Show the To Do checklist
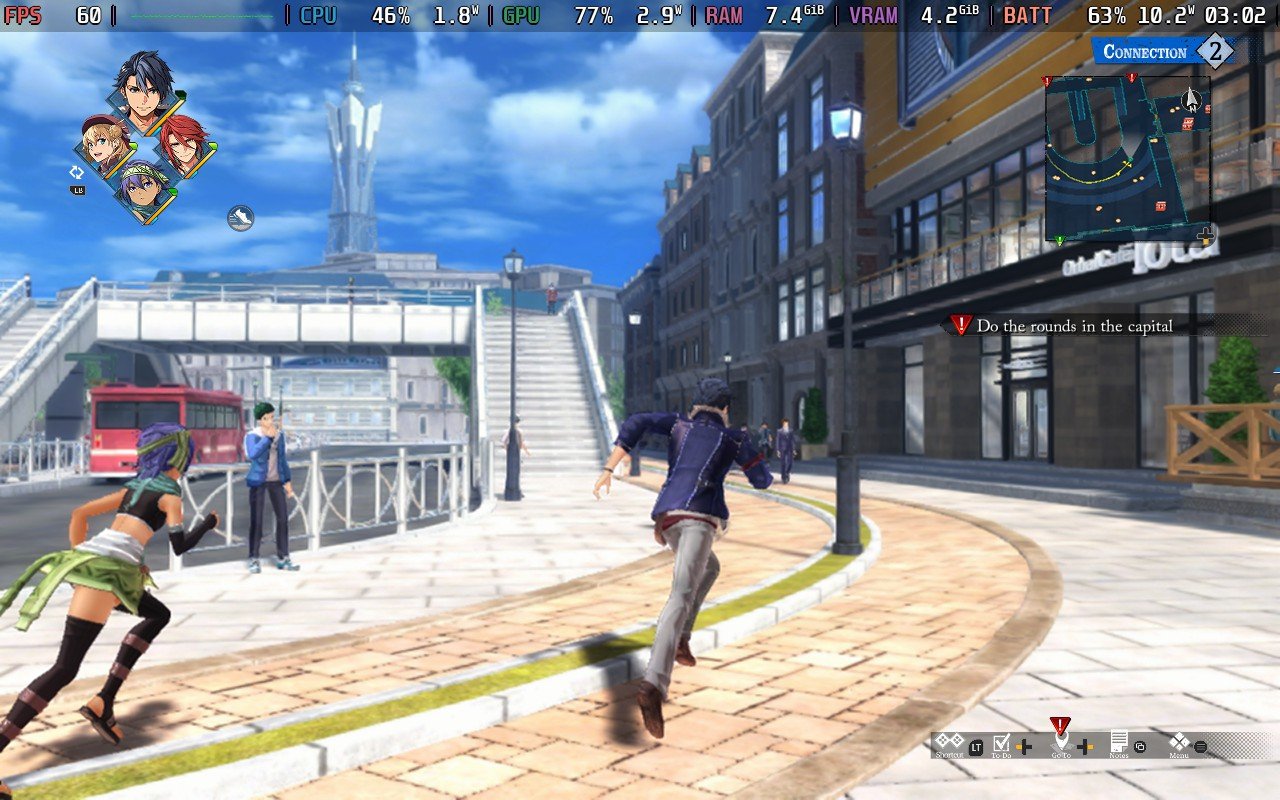This screenshot has height=800, width=1280. (x=1002, y=743)
